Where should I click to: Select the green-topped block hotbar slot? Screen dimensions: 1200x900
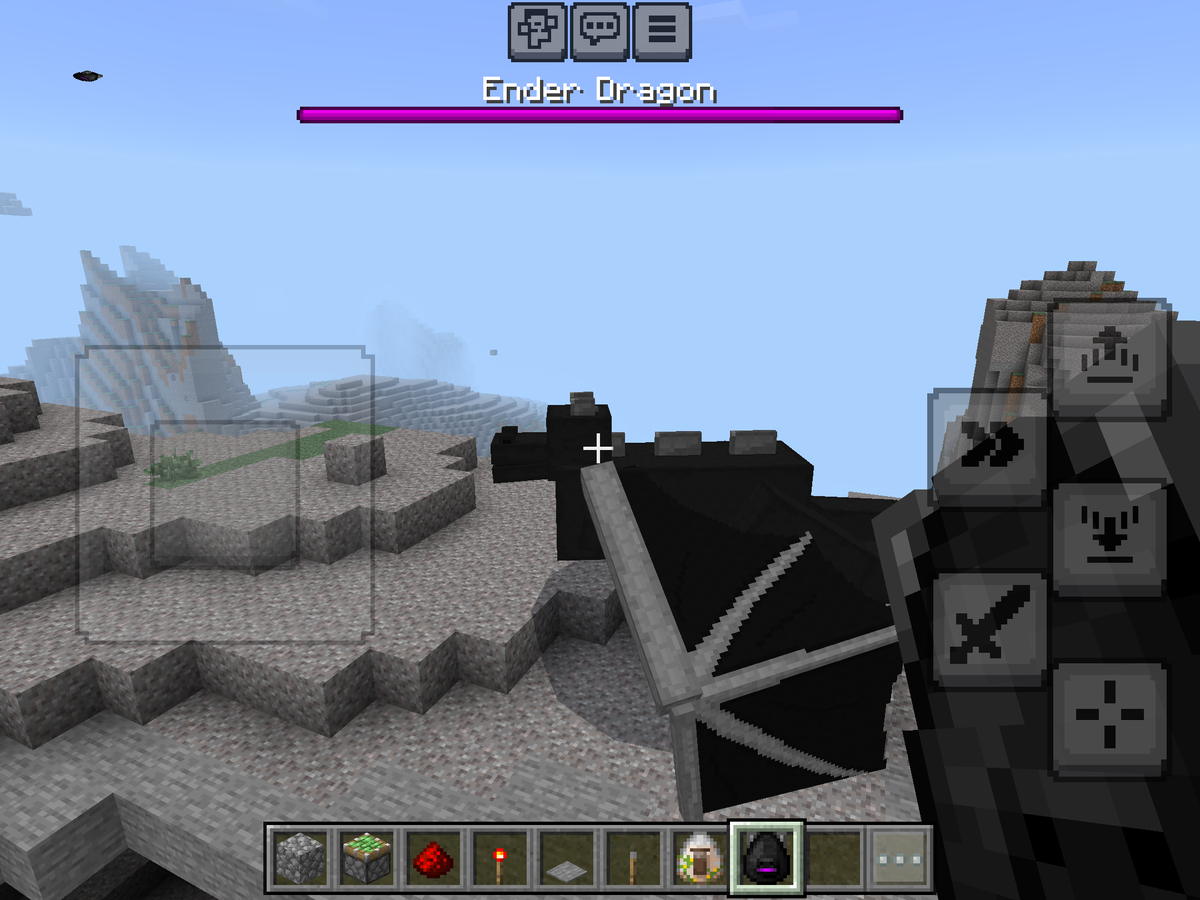365,858
